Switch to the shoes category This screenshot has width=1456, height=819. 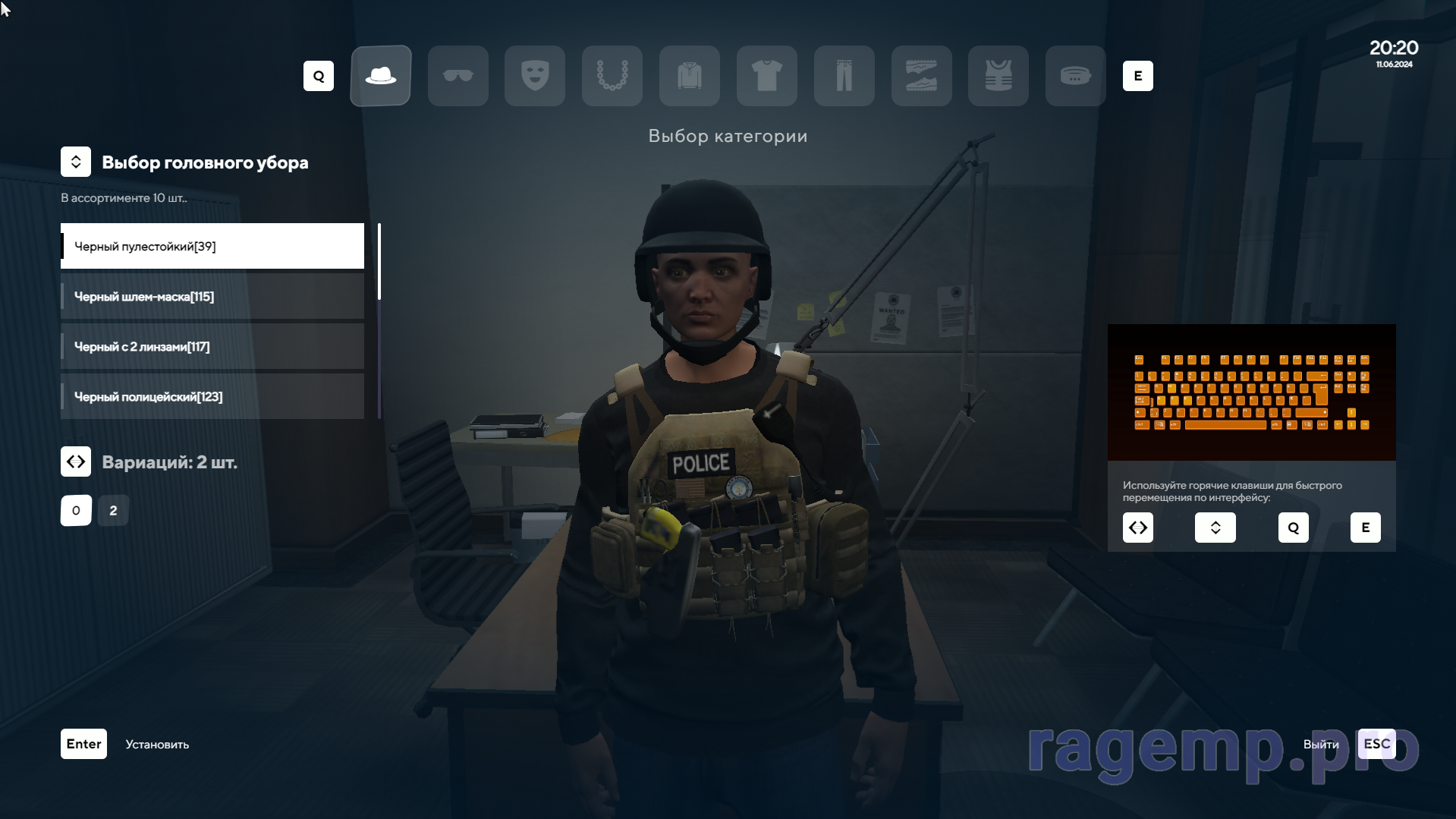pos(922,76)
